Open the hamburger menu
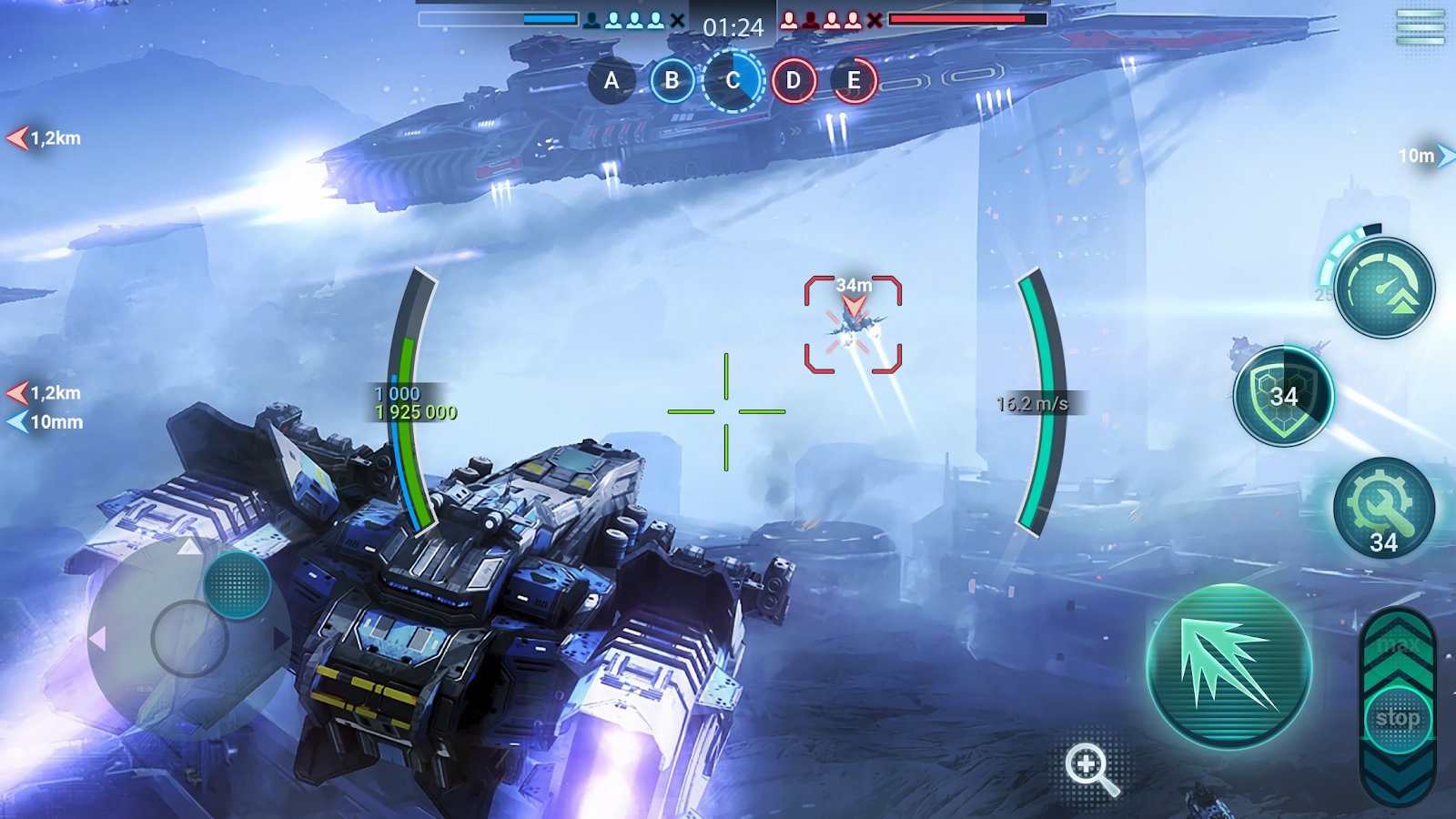Screen dimensions: 1456x819 point(1421,27)
